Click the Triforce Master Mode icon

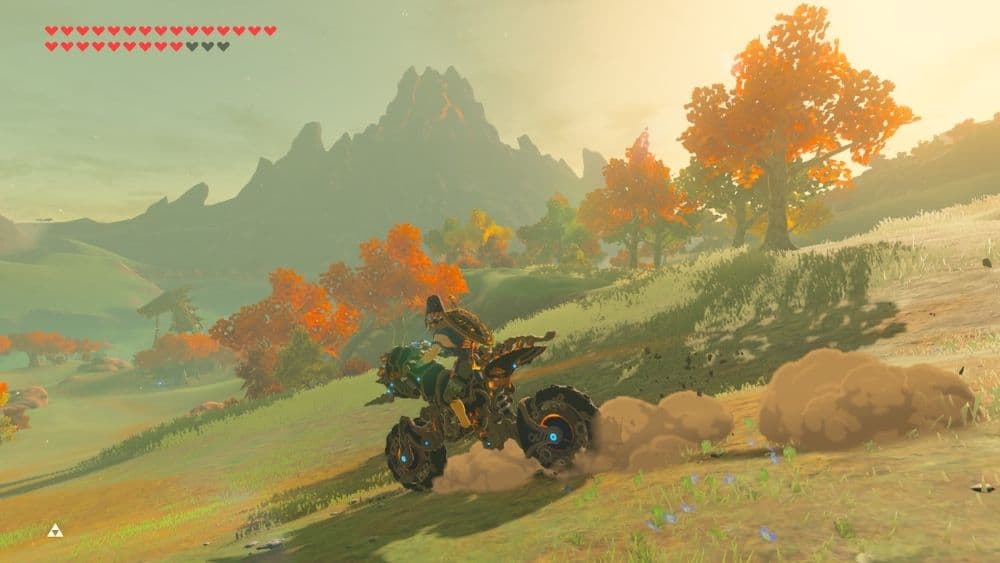pos(55,530)
